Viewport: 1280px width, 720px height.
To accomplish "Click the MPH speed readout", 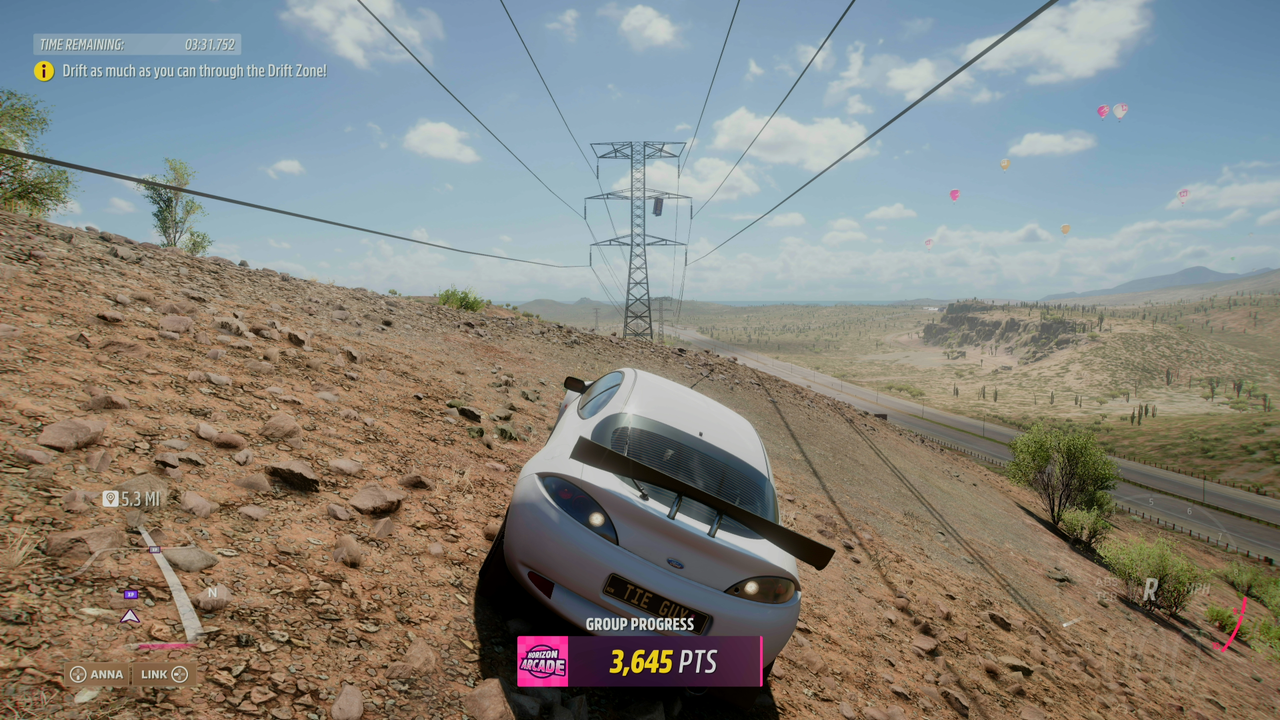I will coord(1197,588).
